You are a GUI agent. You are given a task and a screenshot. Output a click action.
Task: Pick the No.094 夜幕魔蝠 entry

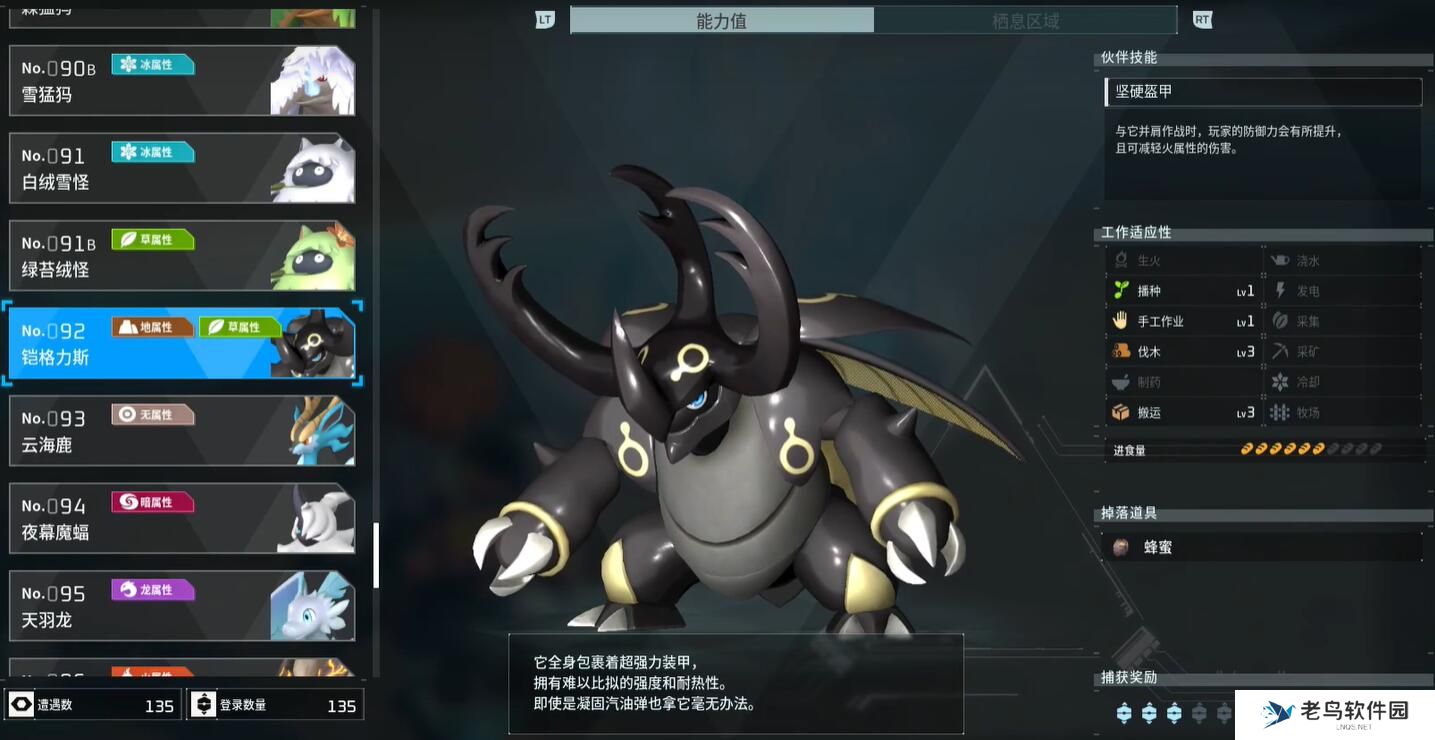(182, 519)
